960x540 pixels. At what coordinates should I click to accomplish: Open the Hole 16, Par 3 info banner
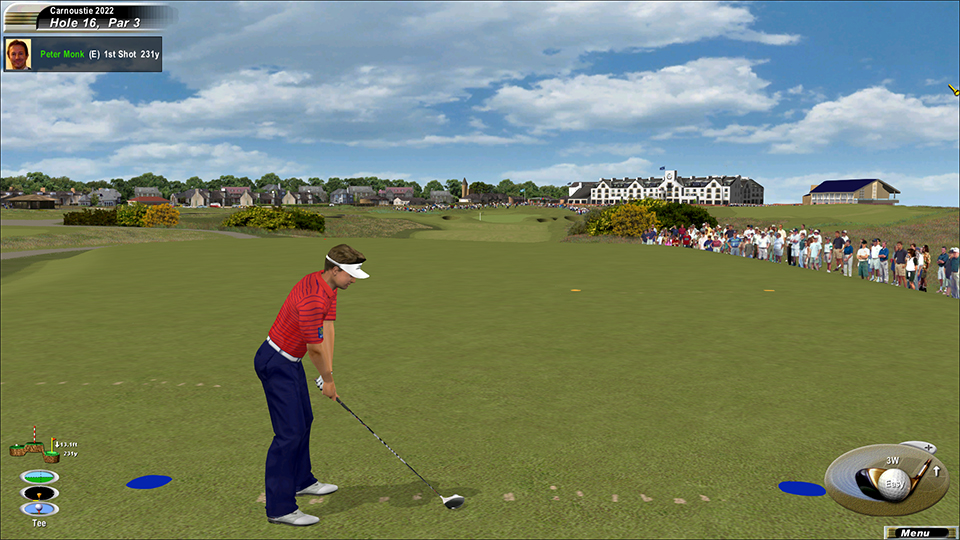point(95,20)
